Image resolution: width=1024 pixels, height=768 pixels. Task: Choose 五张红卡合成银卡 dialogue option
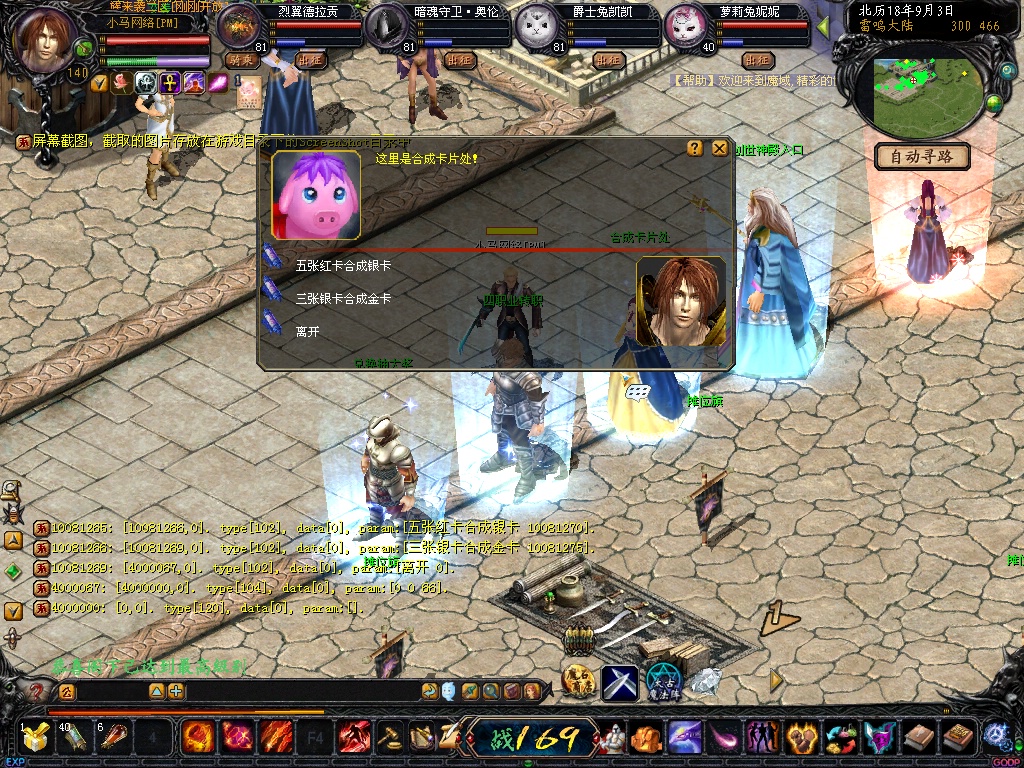tap(342, 267)
